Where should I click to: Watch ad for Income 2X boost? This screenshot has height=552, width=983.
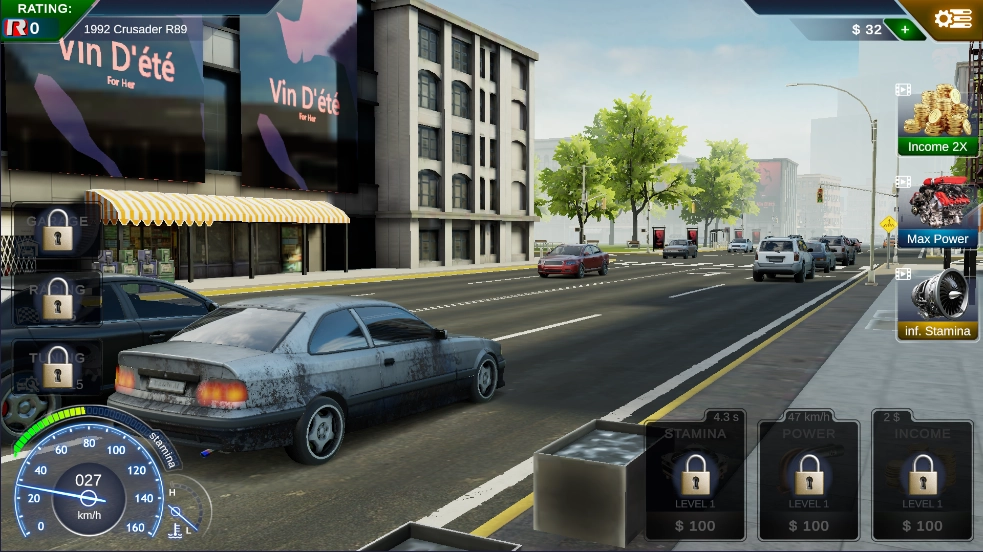pos(937,119)
